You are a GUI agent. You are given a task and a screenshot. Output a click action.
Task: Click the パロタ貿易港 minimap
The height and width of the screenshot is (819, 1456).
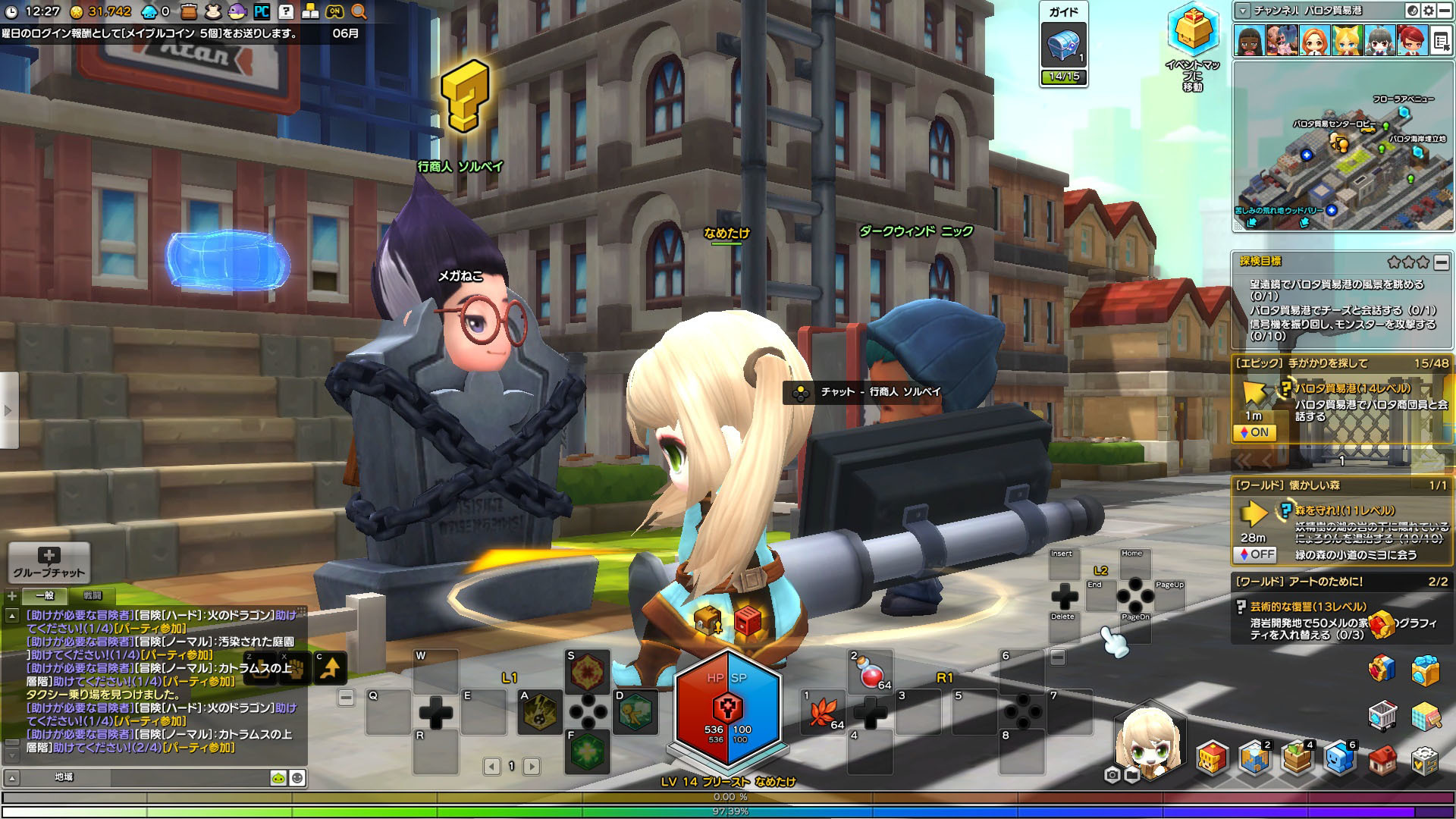[1342, 146]
